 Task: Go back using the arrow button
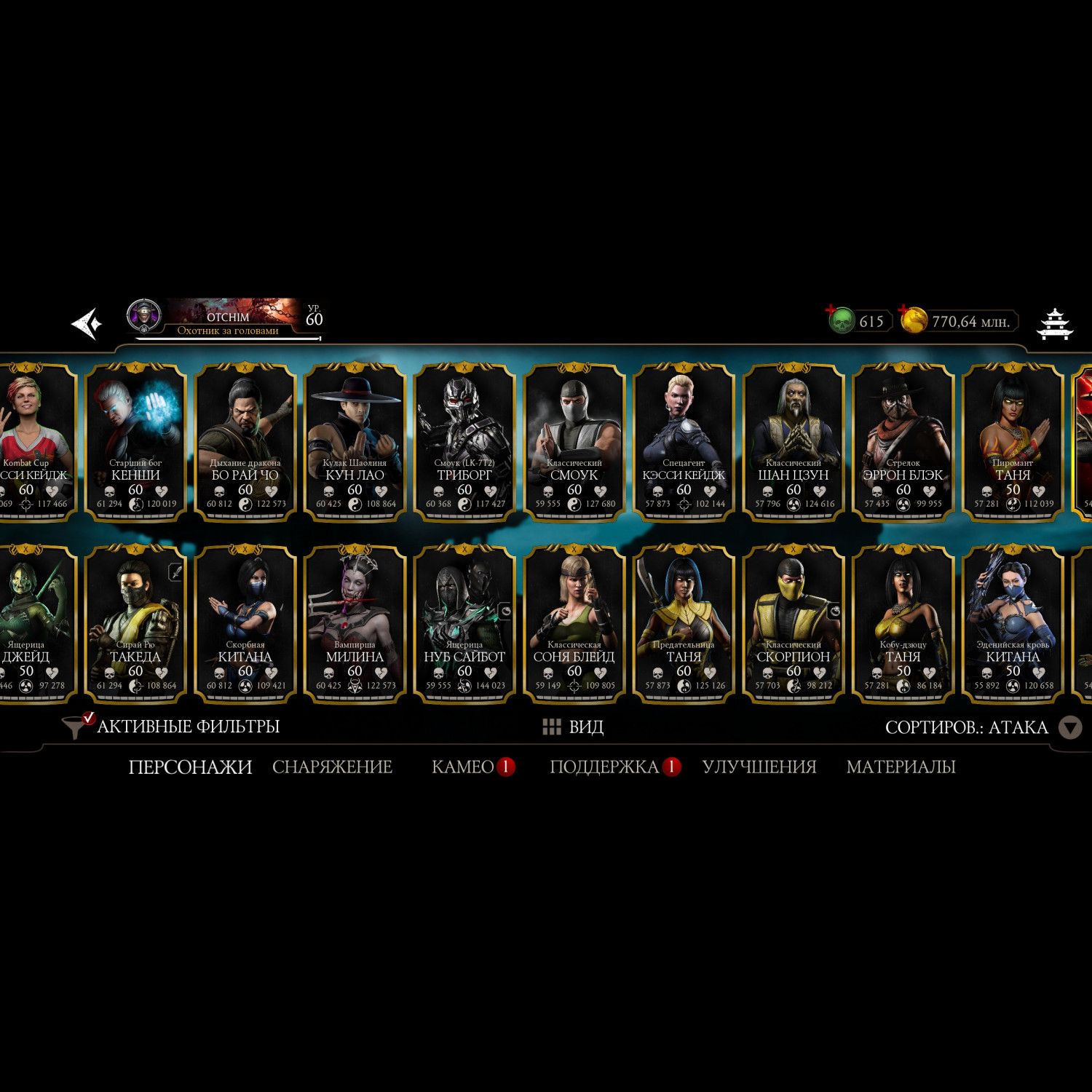click(x=86, y=323)
